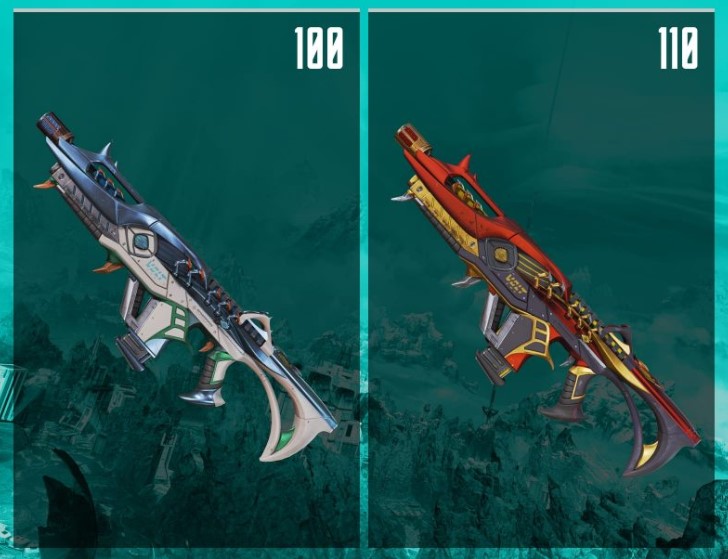728x559 pixels.
Task: Select the level 100 silver rifle skin tile
Action: pyautogui.click(x=185, y=280)
